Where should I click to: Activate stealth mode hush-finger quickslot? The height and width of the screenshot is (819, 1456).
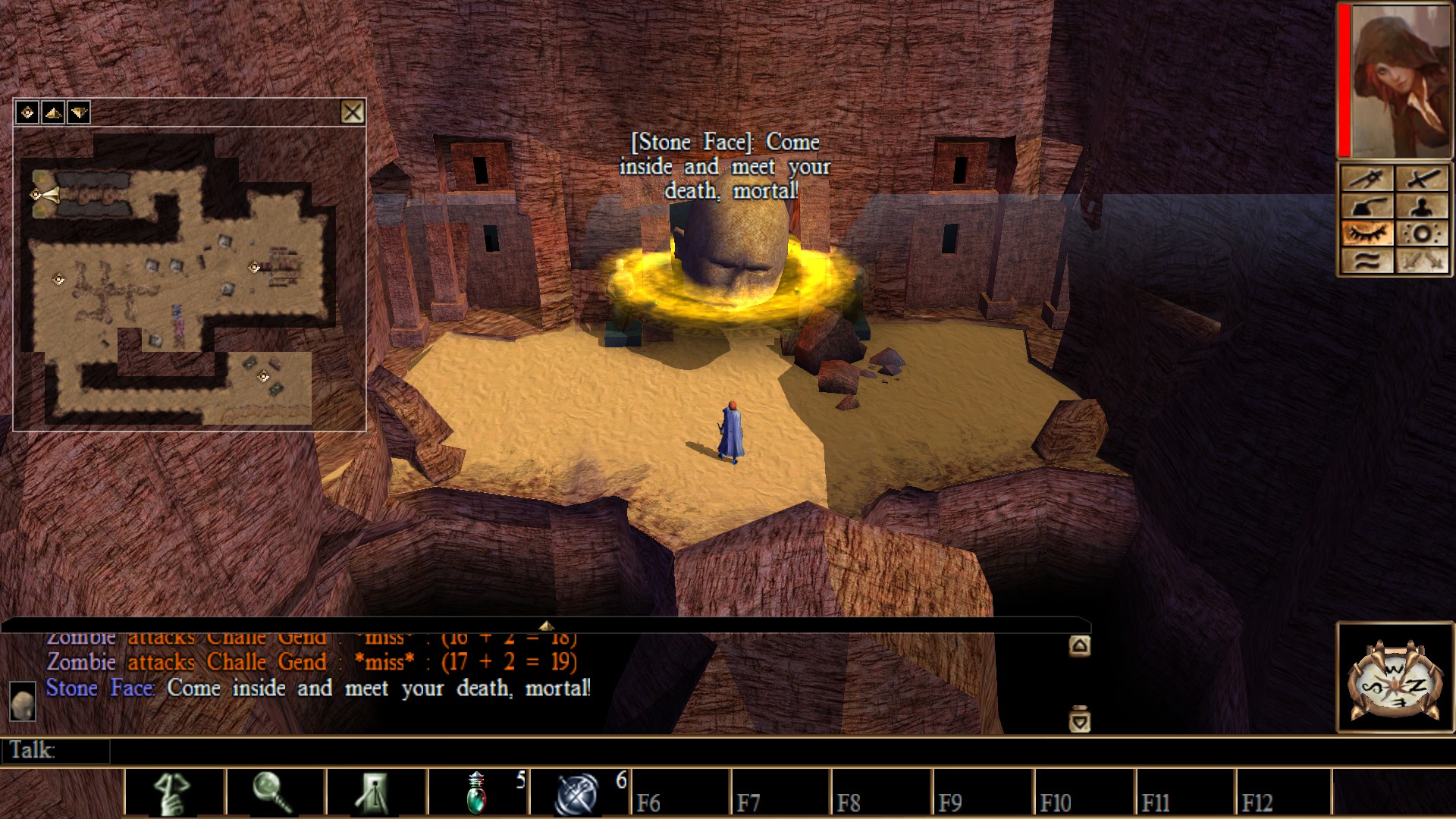[x=174, y=793]
